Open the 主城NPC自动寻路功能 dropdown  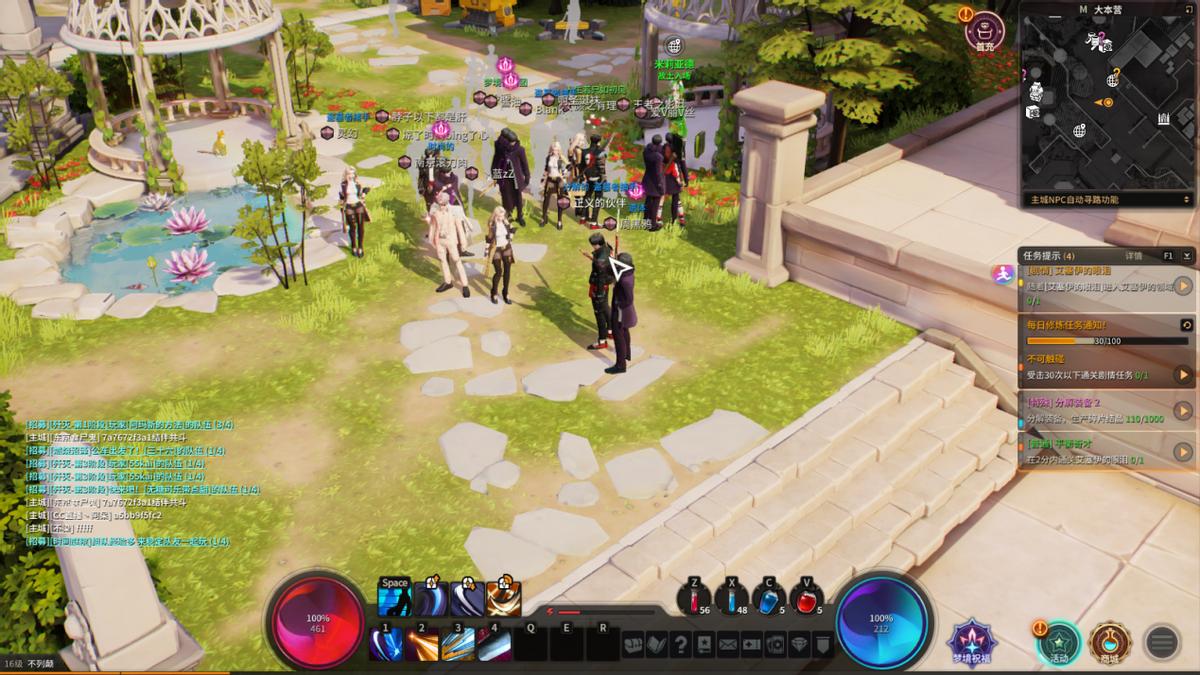pyautogui.click(x=1108, y=200)
